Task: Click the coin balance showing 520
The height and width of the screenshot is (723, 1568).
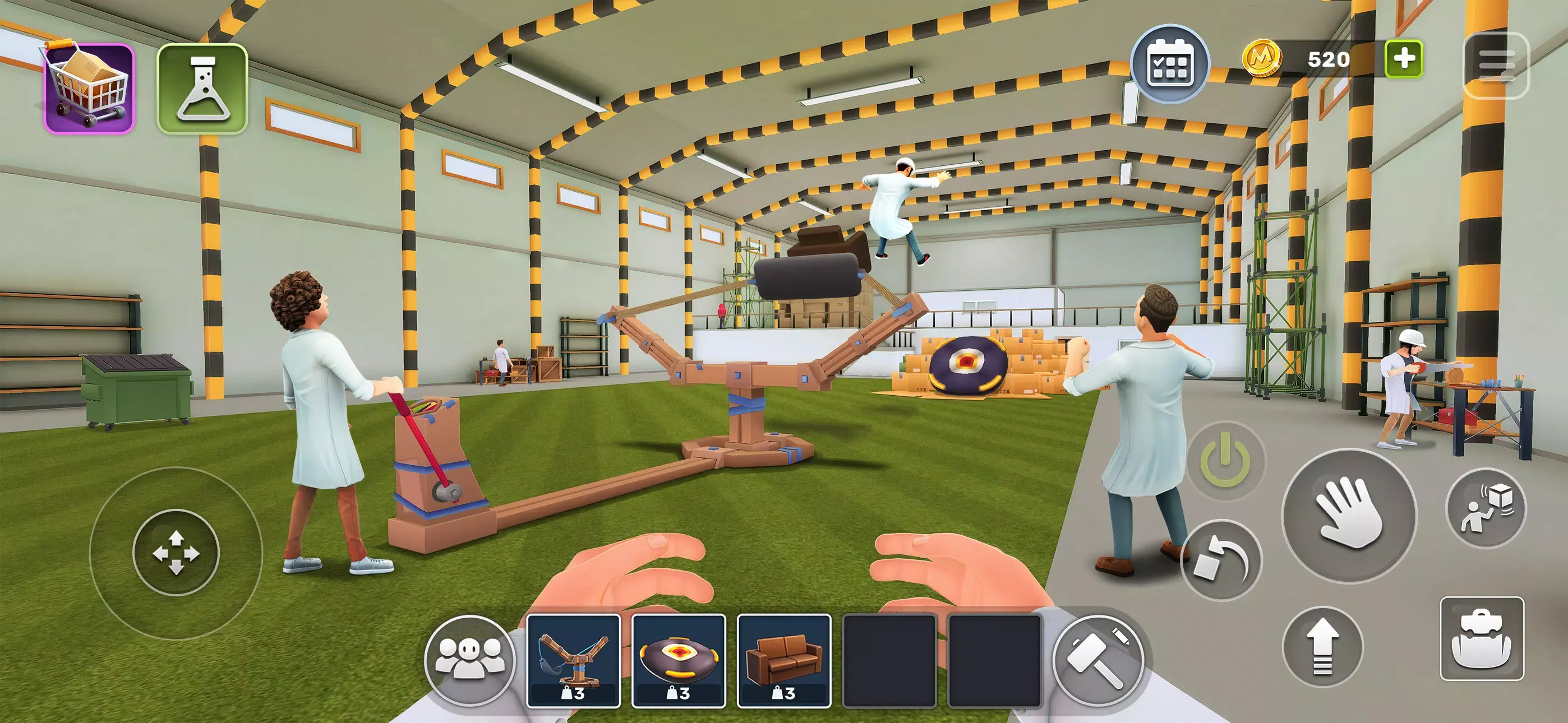Action: pyautogui.click(x=1329, y=59)
